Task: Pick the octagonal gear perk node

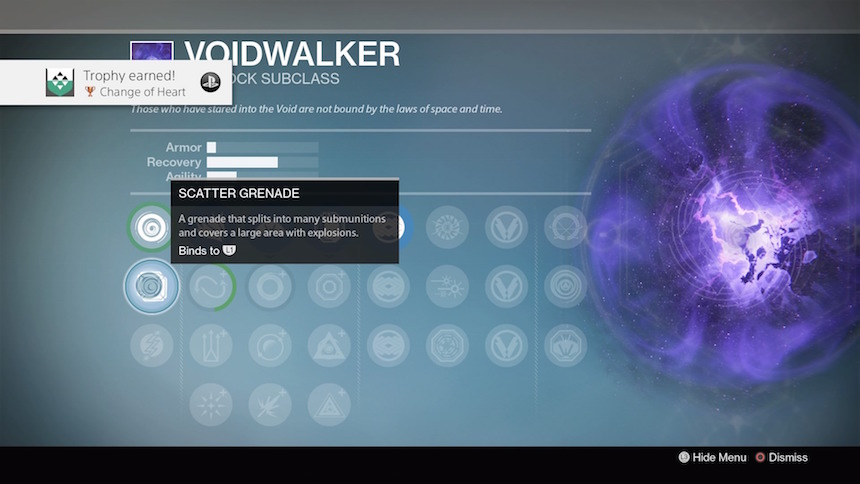Action: tap(447, 346)
